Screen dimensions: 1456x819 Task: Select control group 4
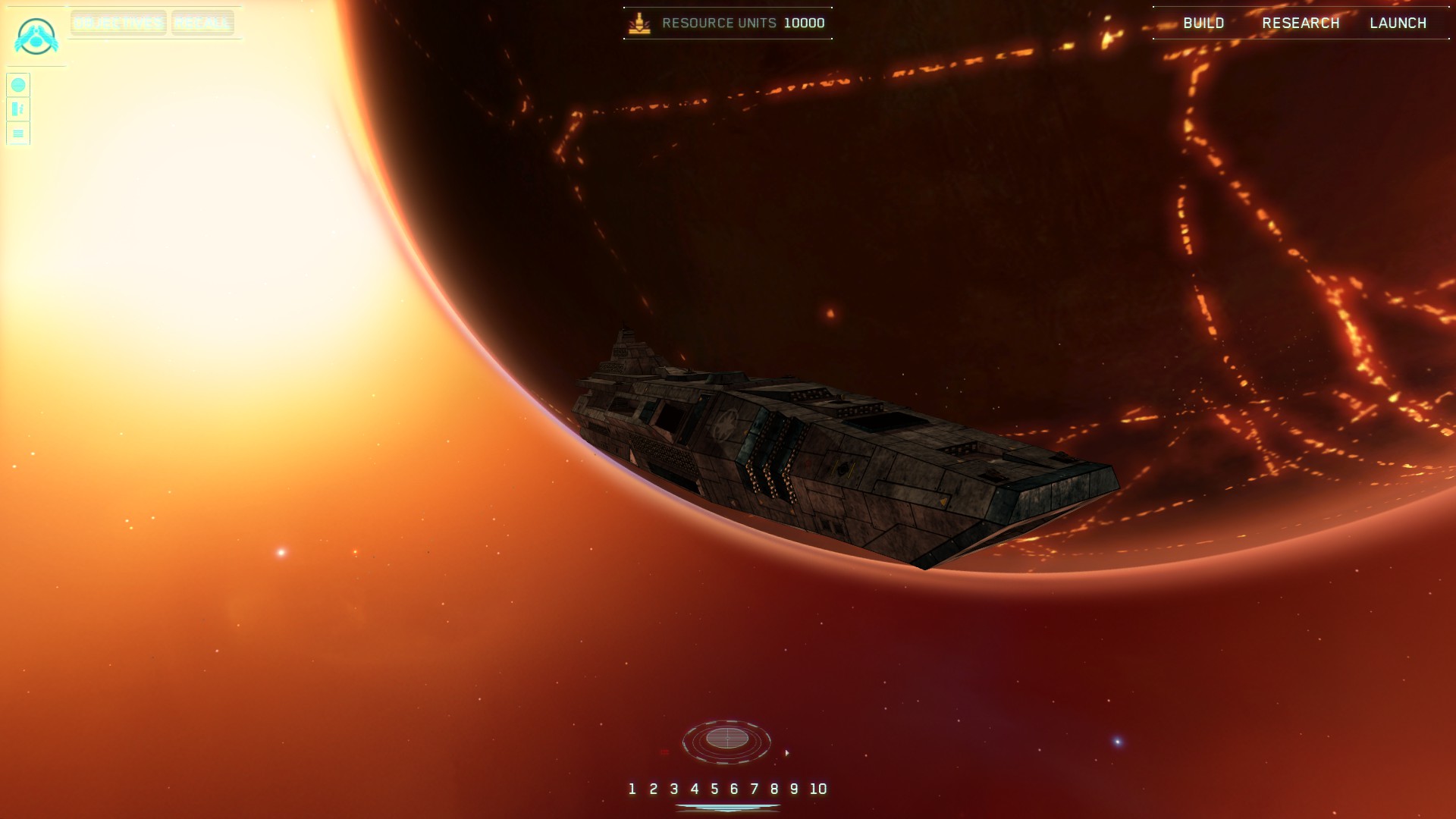[694, 789]
